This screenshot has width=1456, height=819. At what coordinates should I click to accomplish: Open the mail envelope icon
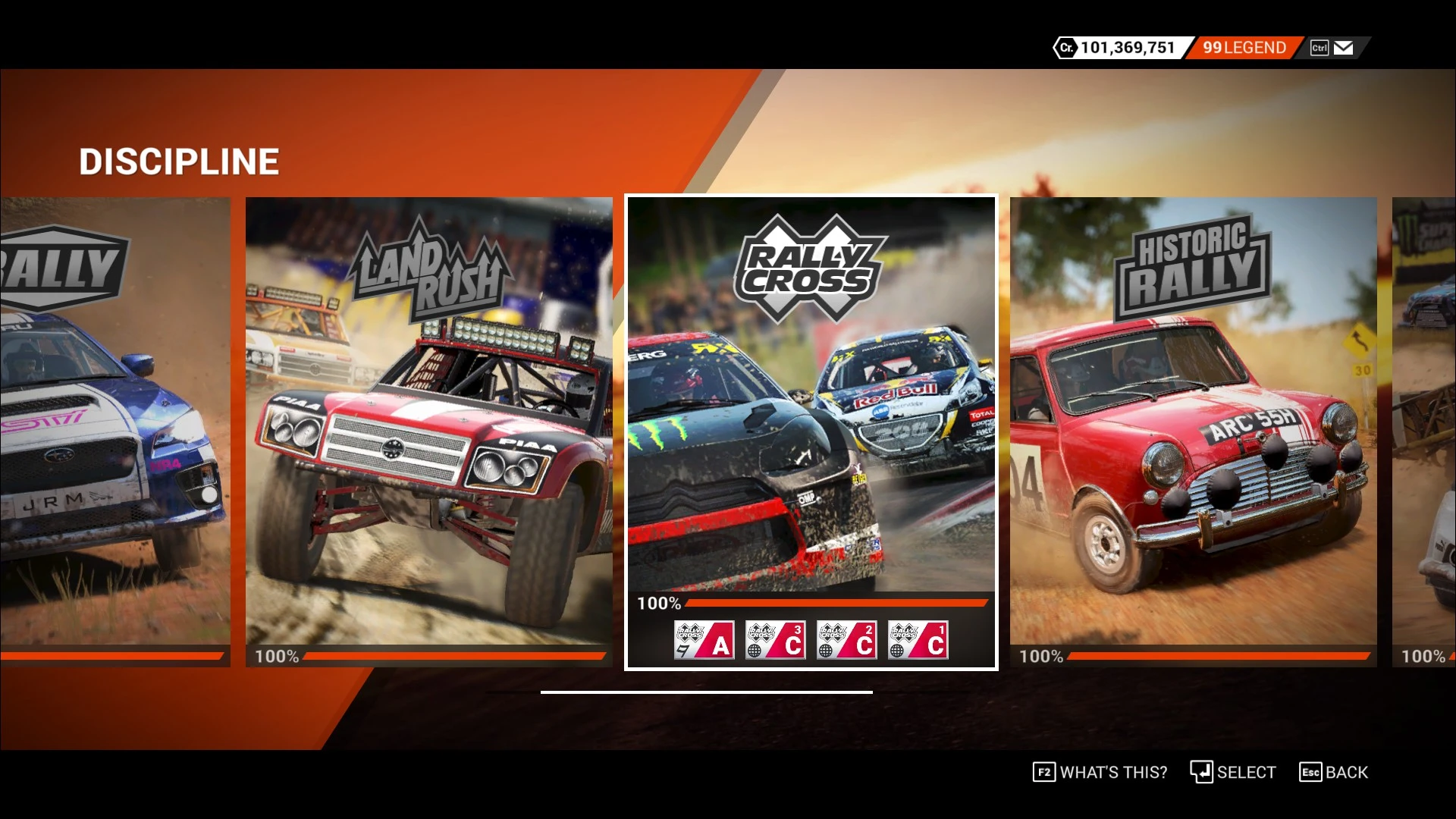pos(1344,47)
